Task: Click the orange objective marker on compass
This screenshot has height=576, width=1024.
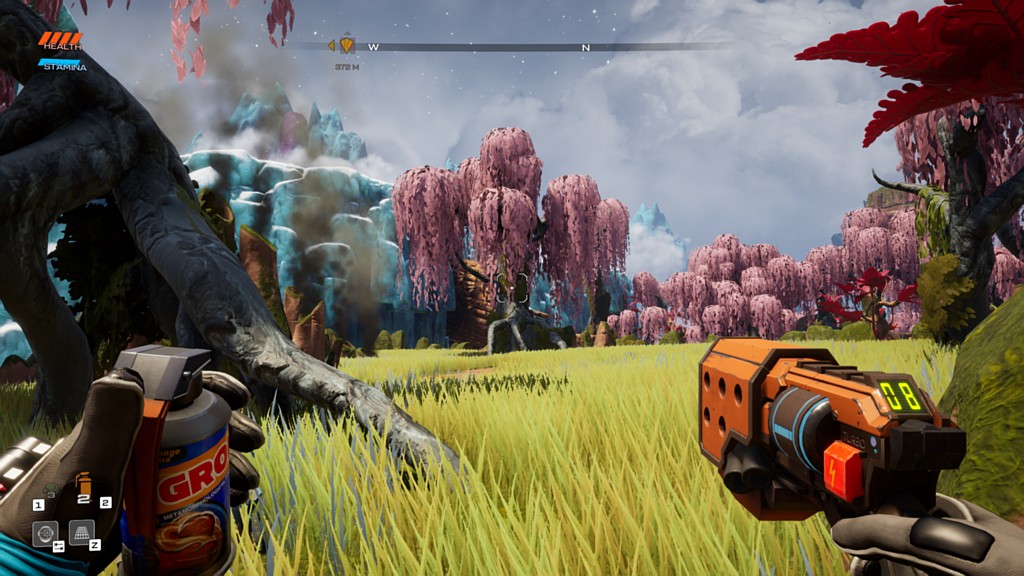Action: [347, 45]
